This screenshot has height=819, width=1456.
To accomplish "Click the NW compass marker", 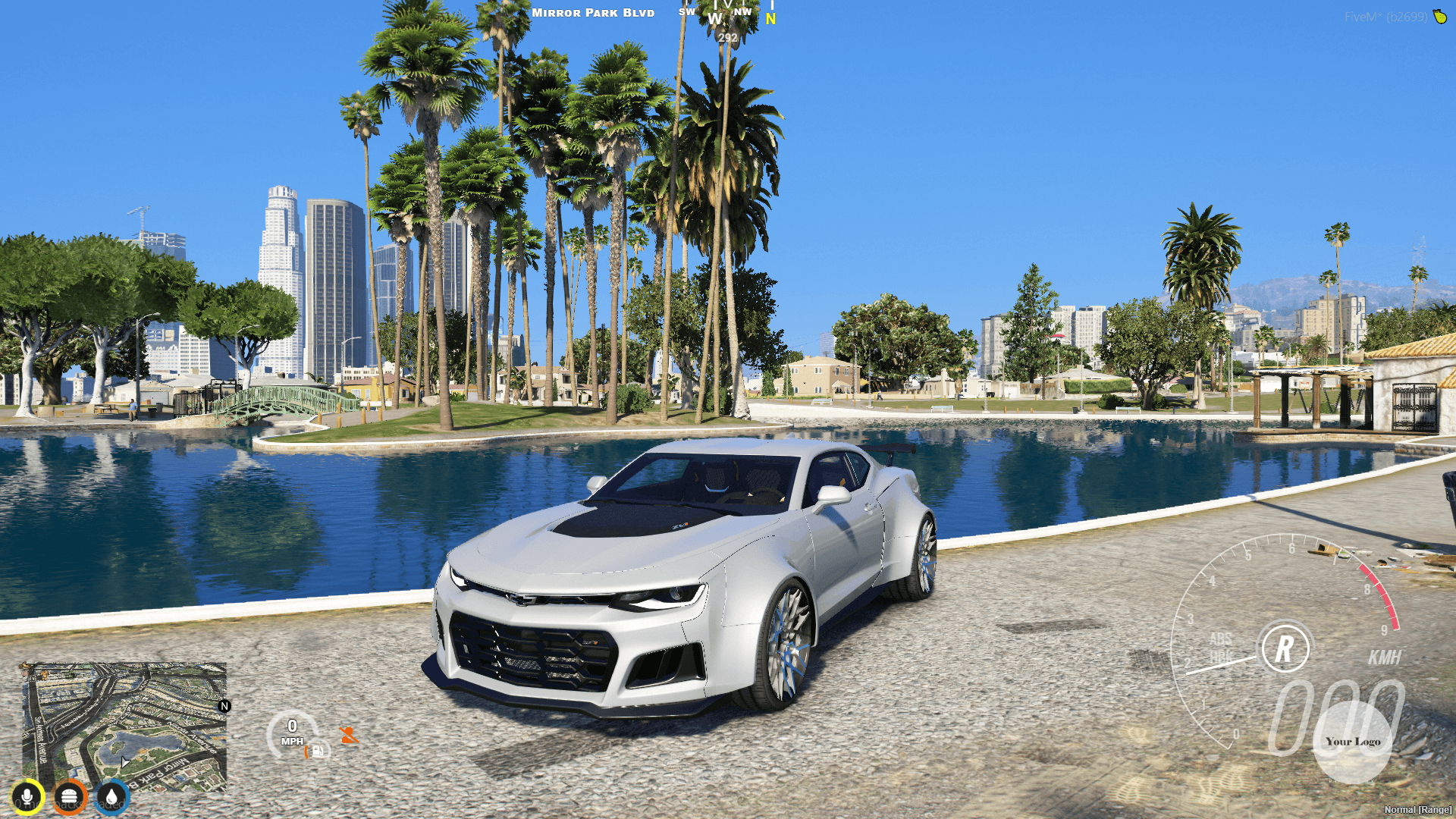I will (x=744, y=11).
